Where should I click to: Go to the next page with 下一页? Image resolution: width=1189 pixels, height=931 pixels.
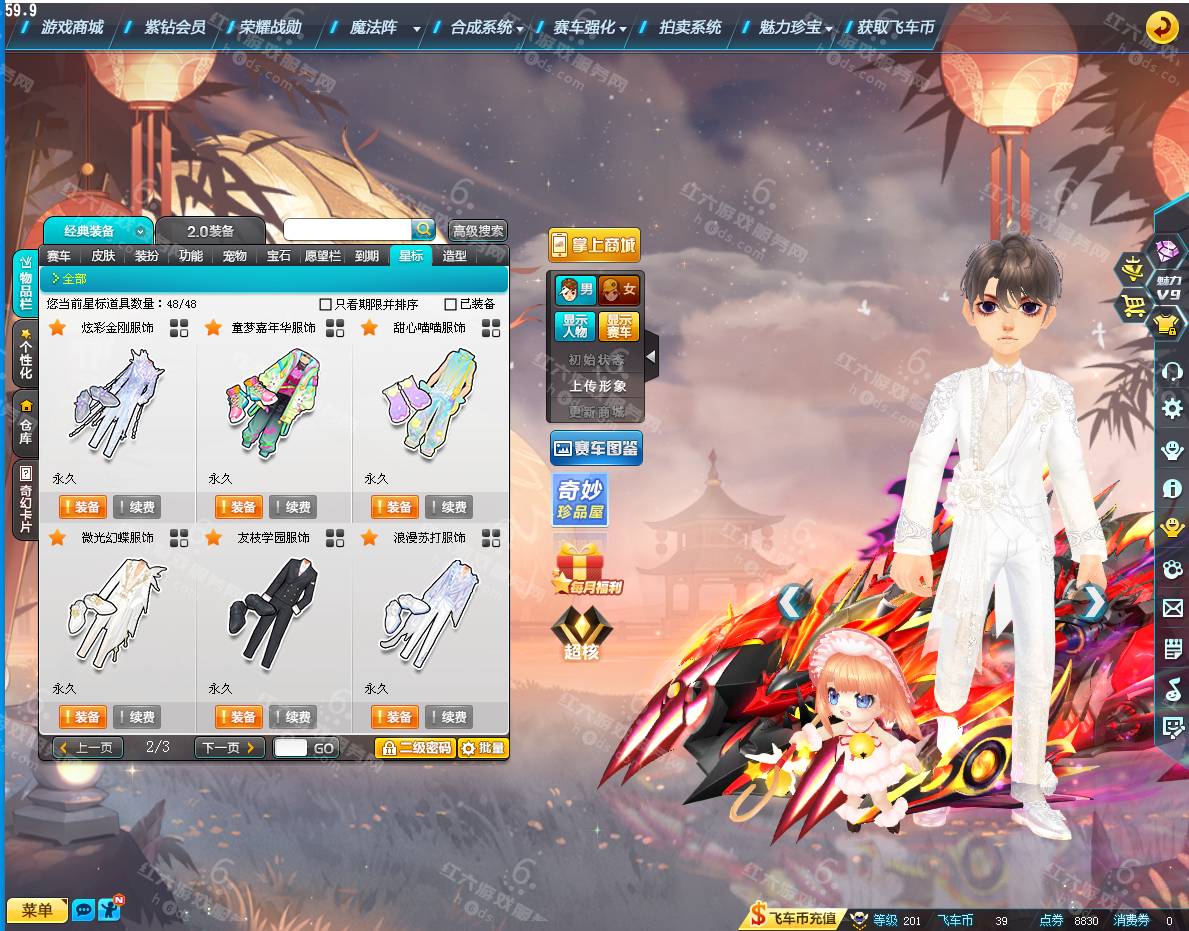229,747
